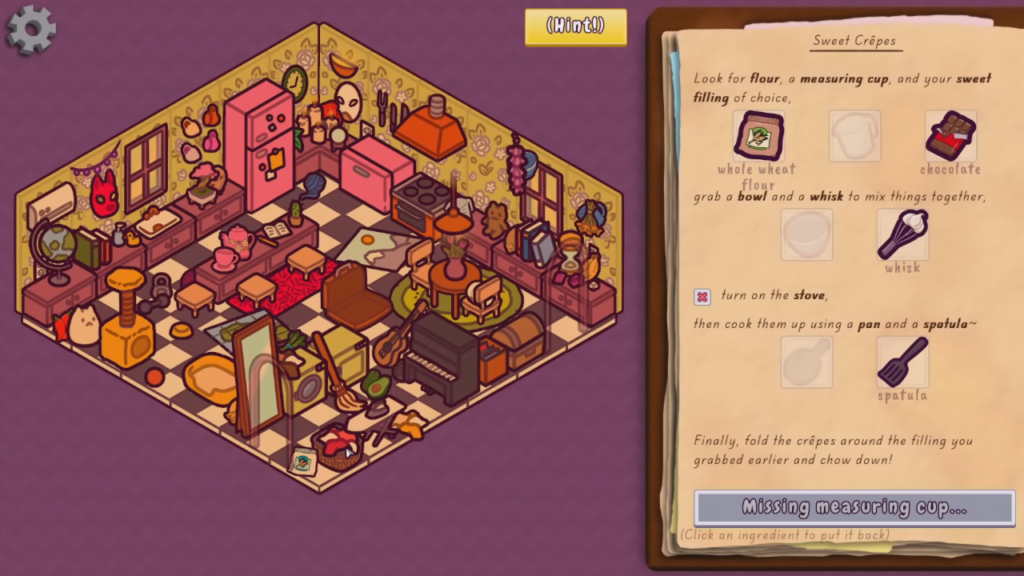Open the settings gear menu
Screen dimensions: 1024x576
point(31,28)
